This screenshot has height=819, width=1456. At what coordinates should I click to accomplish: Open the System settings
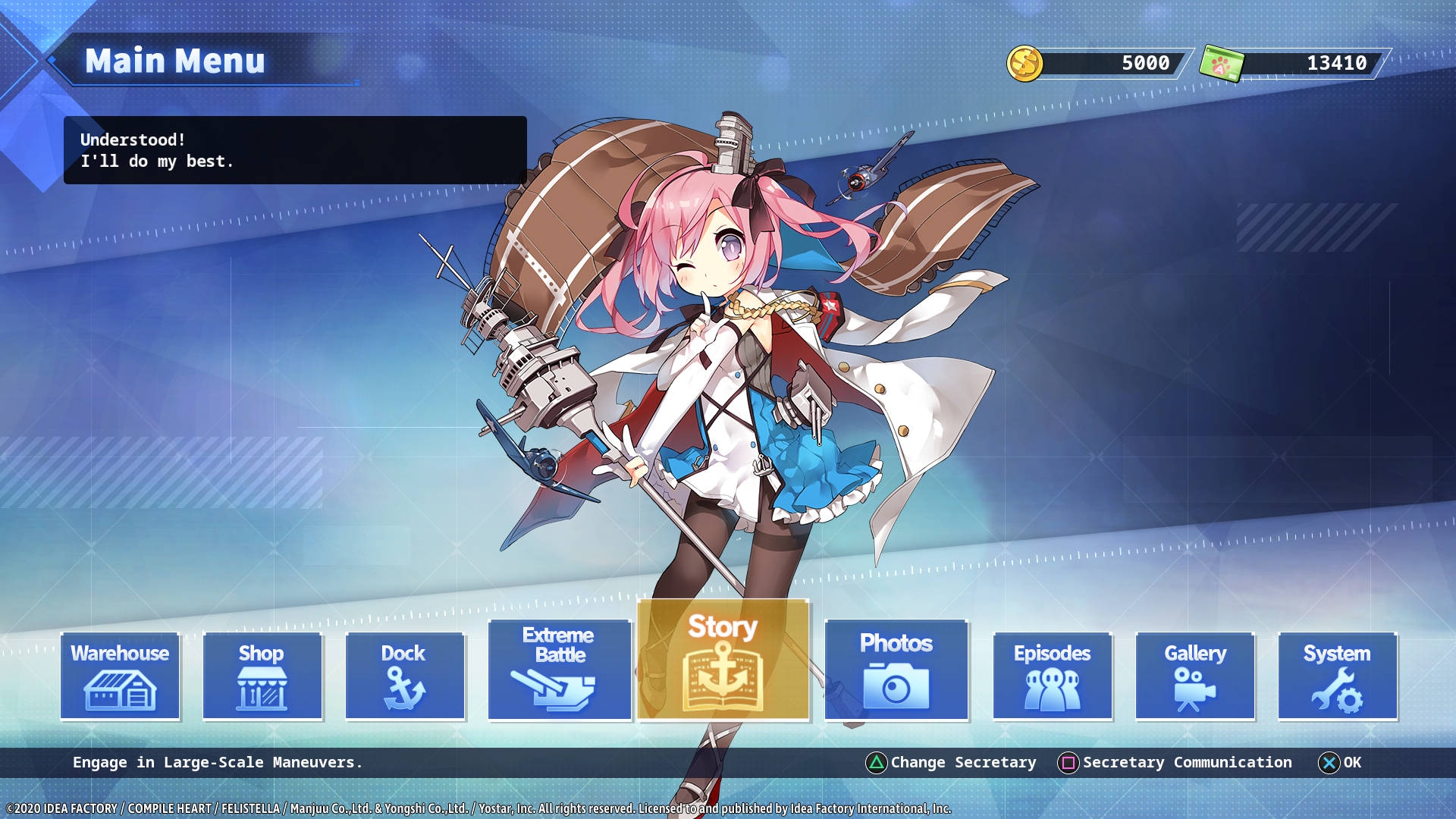click(1337, 676)
